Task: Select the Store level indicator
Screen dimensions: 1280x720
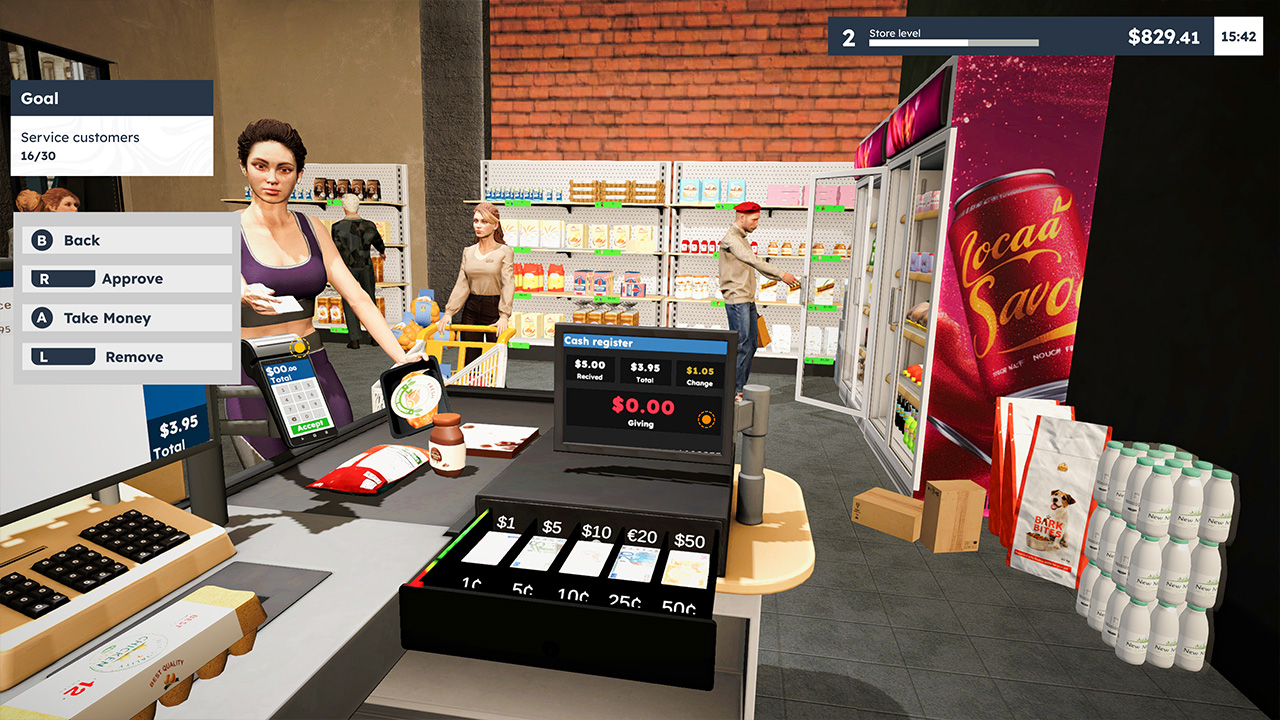Action: tap(893, 31)
